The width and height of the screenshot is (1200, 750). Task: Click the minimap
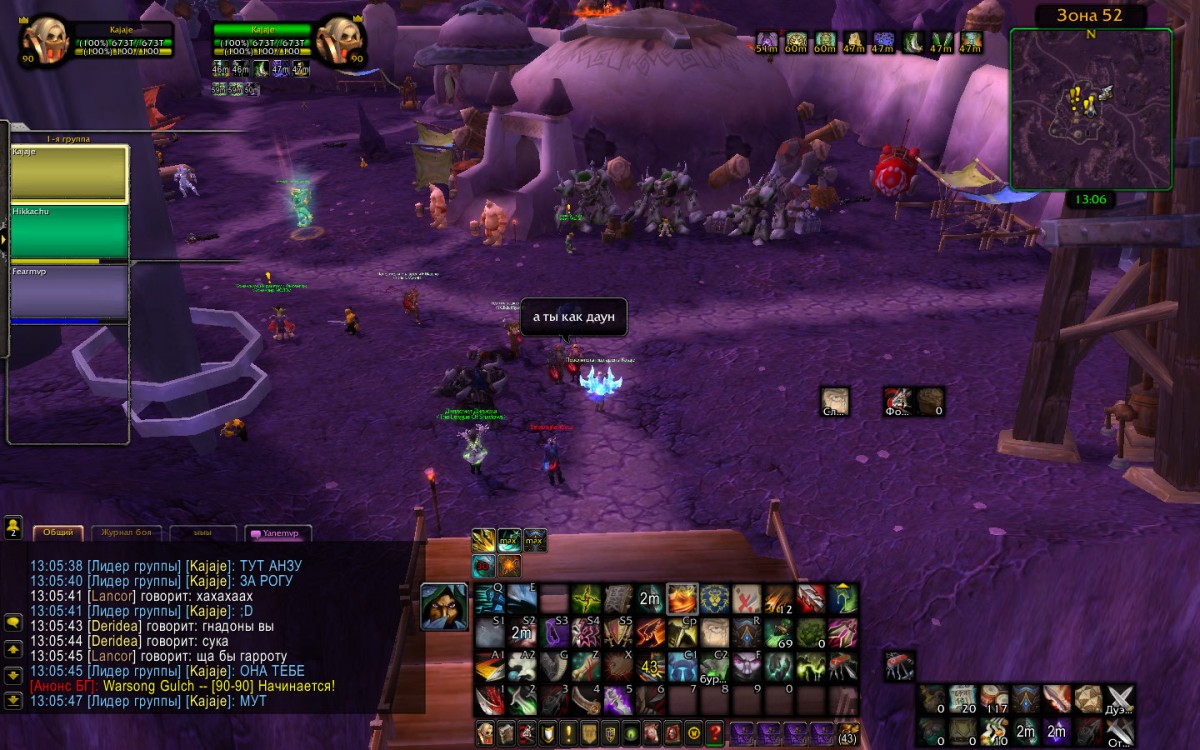(1090, 109)
